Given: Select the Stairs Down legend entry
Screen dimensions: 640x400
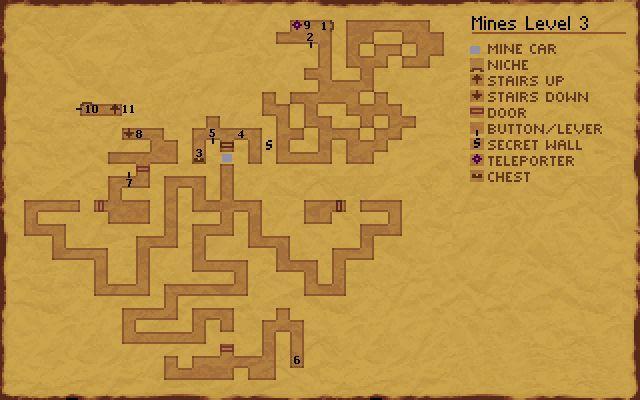Looking at the screenshot, I should point(530,97).
